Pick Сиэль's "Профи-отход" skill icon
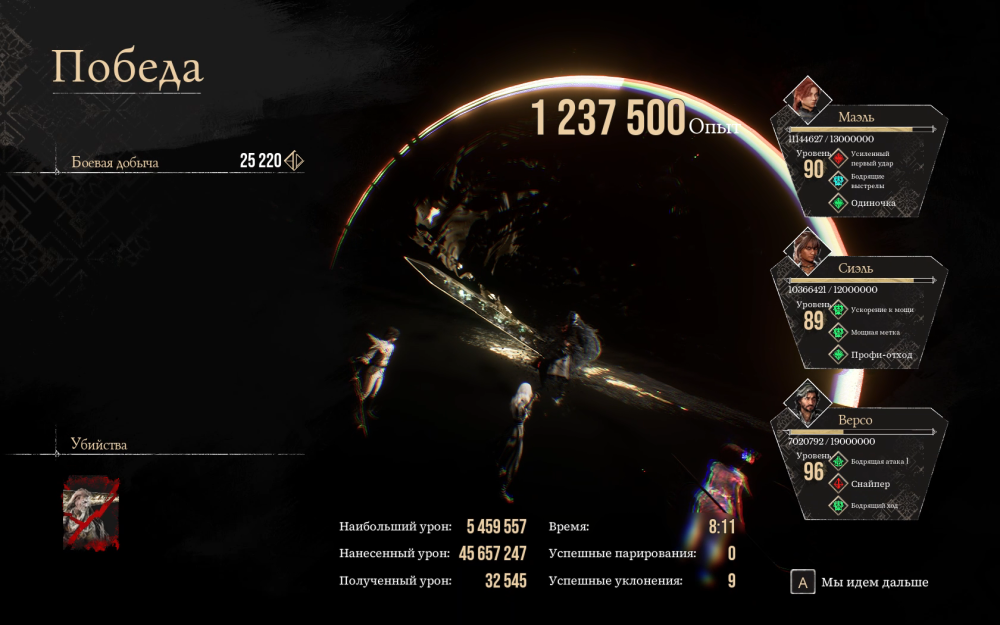 coord(838,355)
